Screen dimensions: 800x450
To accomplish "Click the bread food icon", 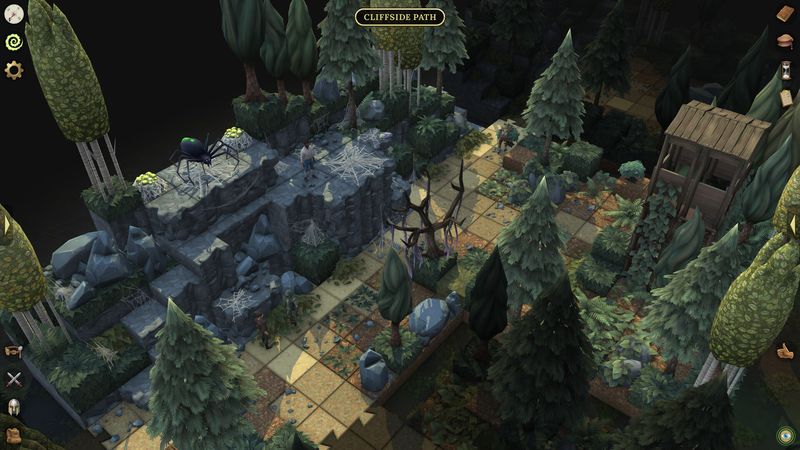I will (786, 42).
